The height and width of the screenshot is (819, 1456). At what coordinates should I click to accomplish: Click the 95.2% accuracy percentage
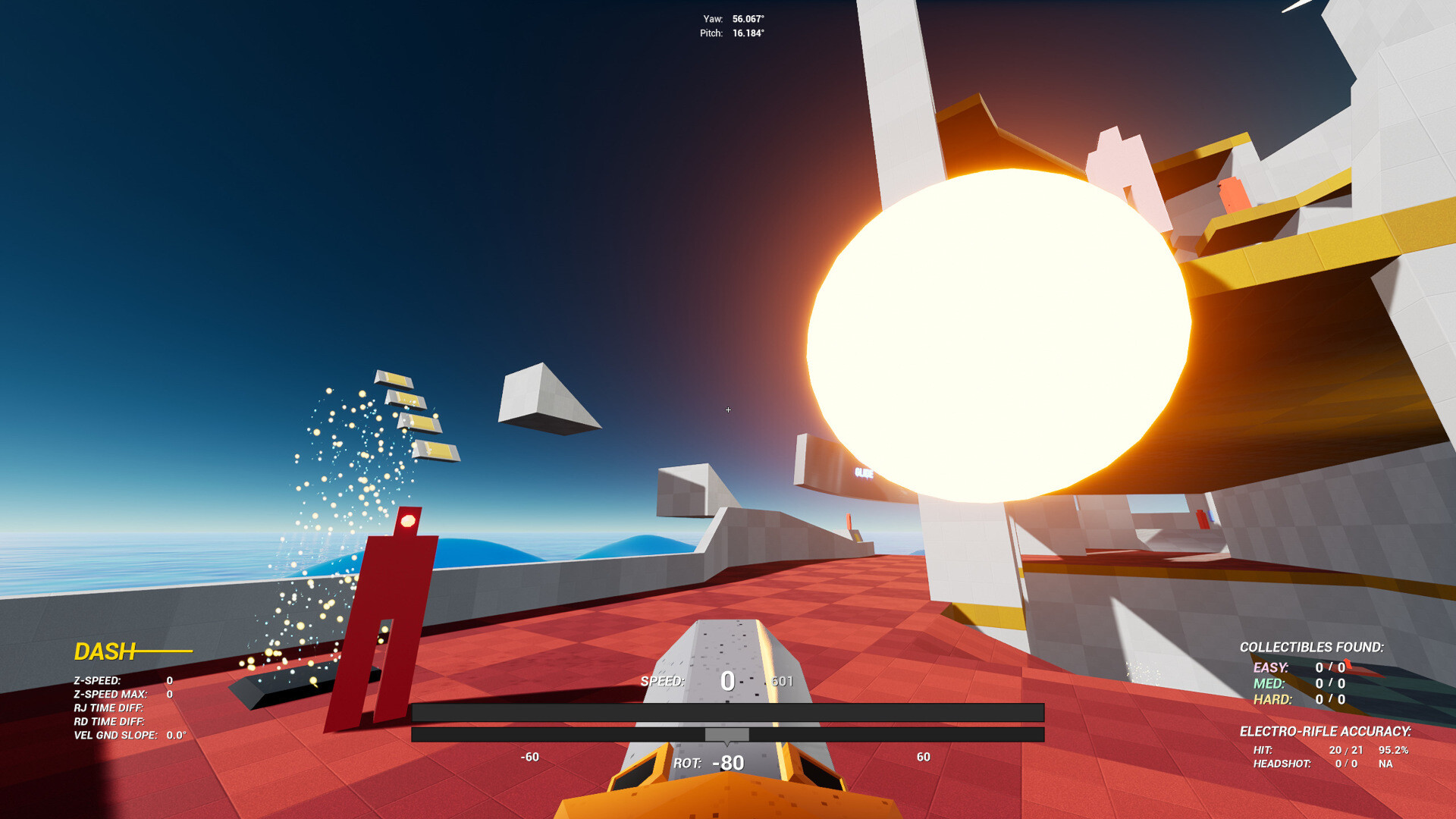point(1394,749)
